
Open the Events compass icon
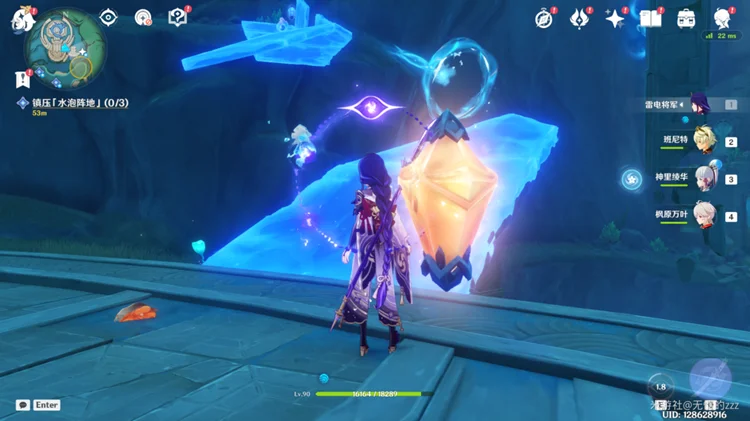click(x=544, y=18)
